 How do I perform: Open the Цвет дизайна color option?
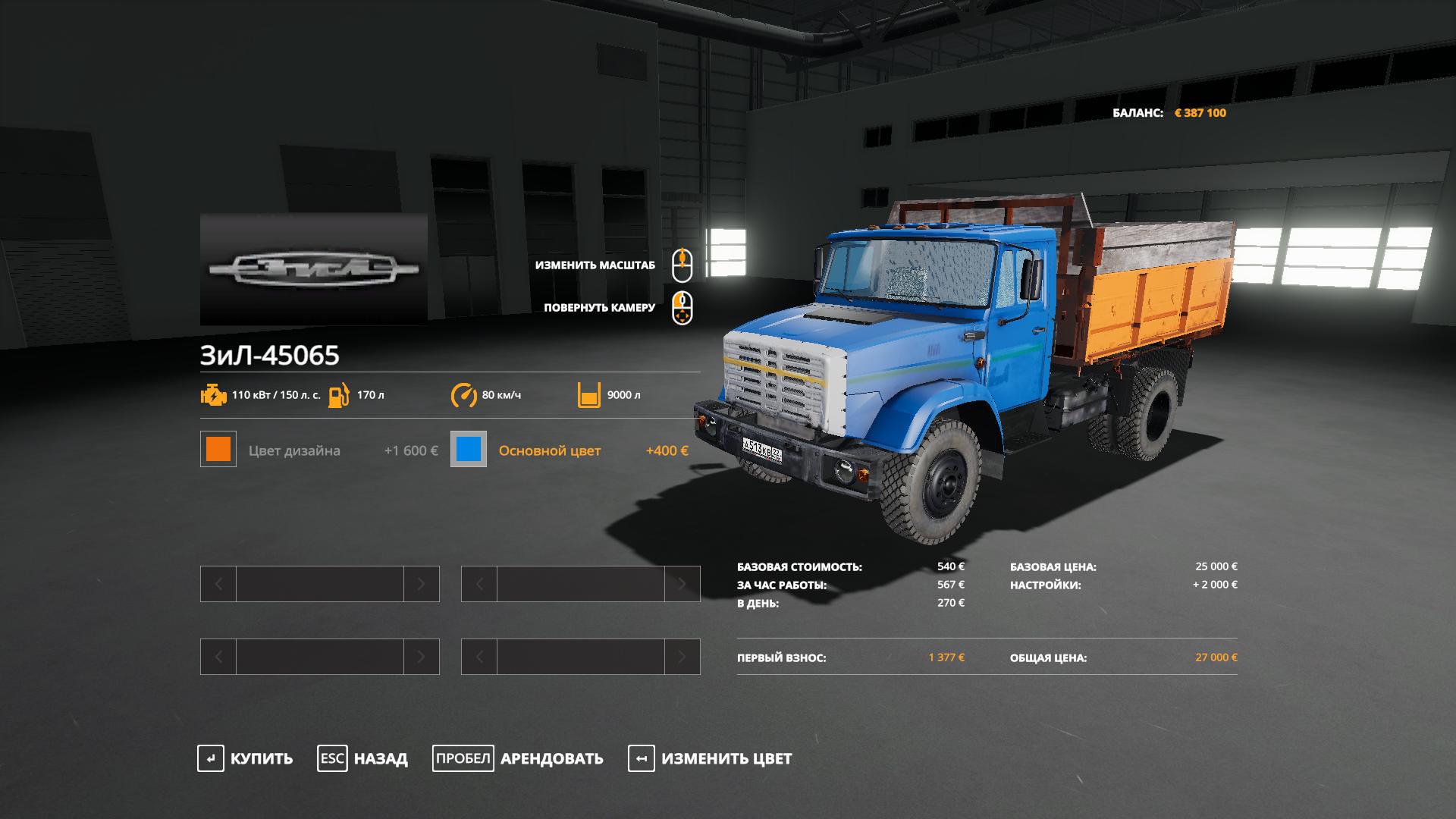pyautogui.click(x=294, y=450)
